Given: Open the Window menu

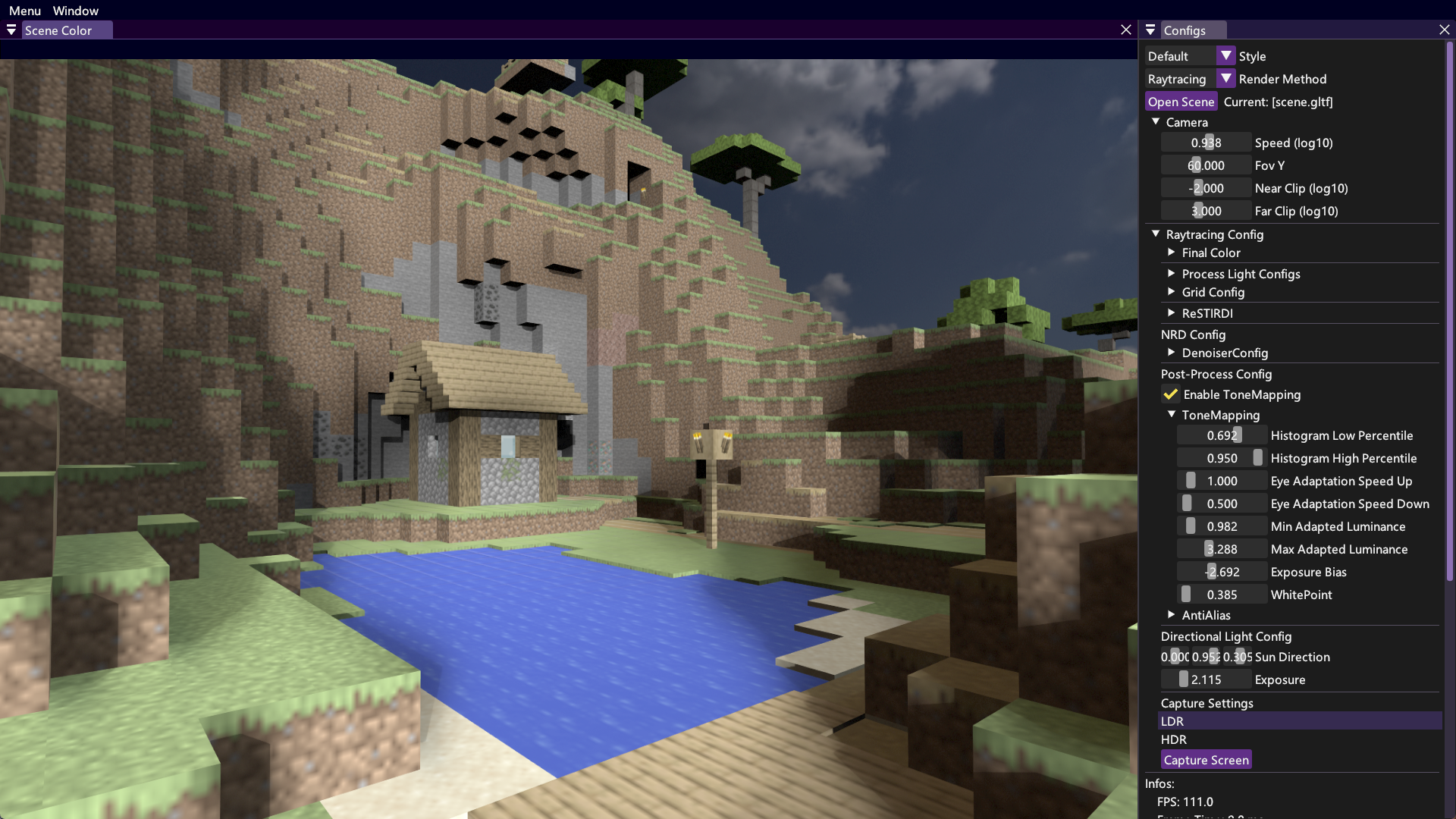Looking at the screenshot, I should click(x=74, y=11).
